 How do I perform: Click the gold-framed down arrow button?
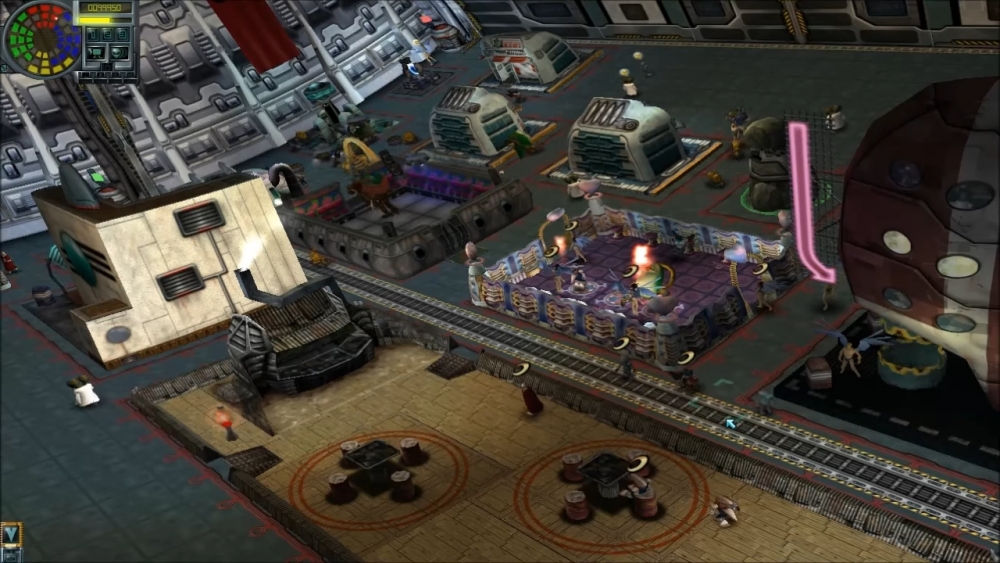(x=11, y=534)
